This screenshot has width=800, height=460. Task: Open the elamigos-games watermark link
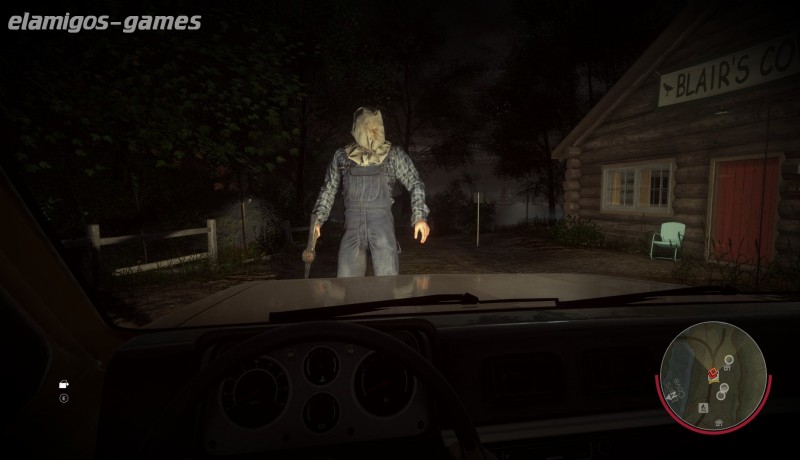click(104, 21)
